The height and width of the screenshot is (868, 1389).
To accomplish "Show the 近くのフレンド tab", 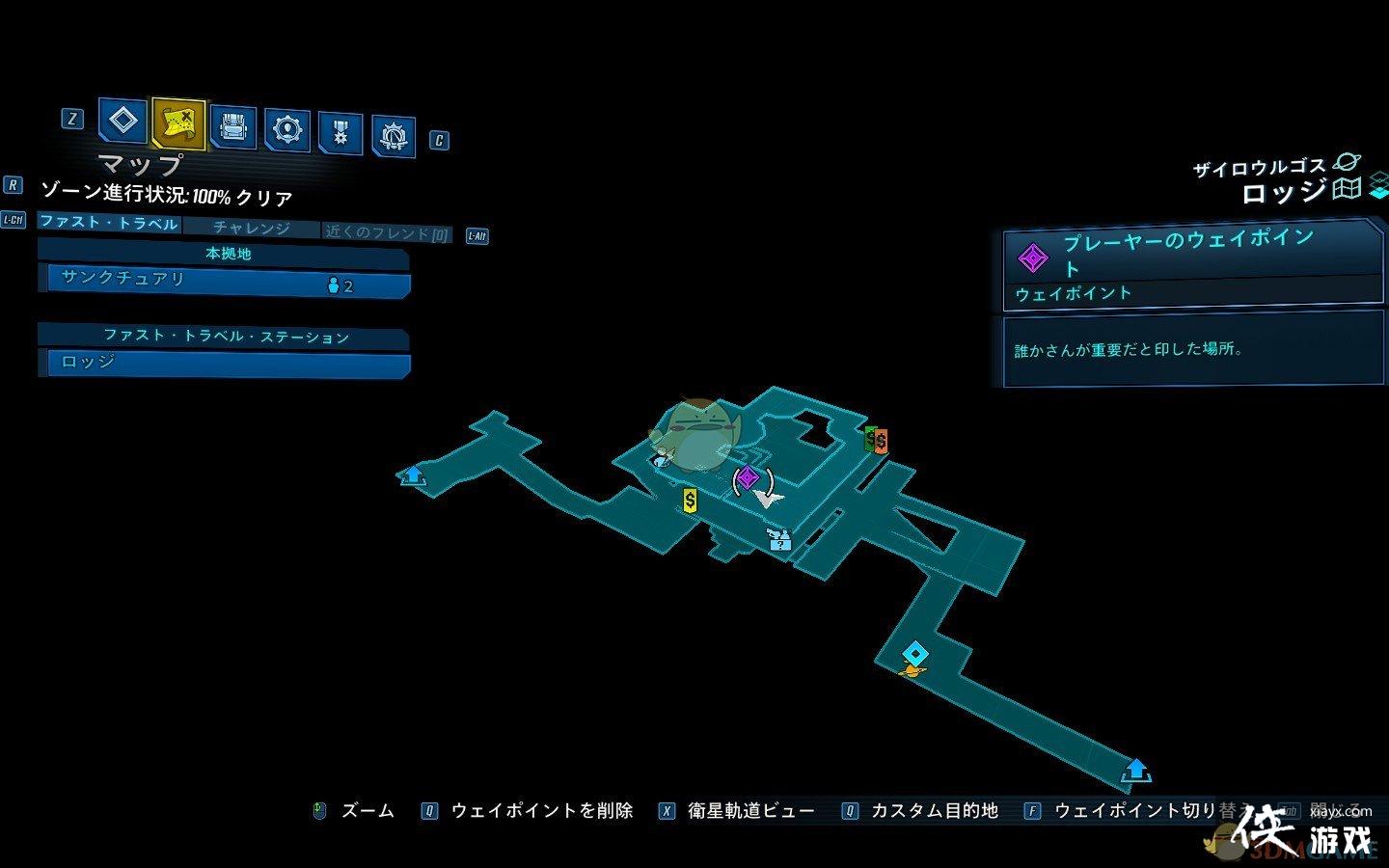I will click(387, 233).
